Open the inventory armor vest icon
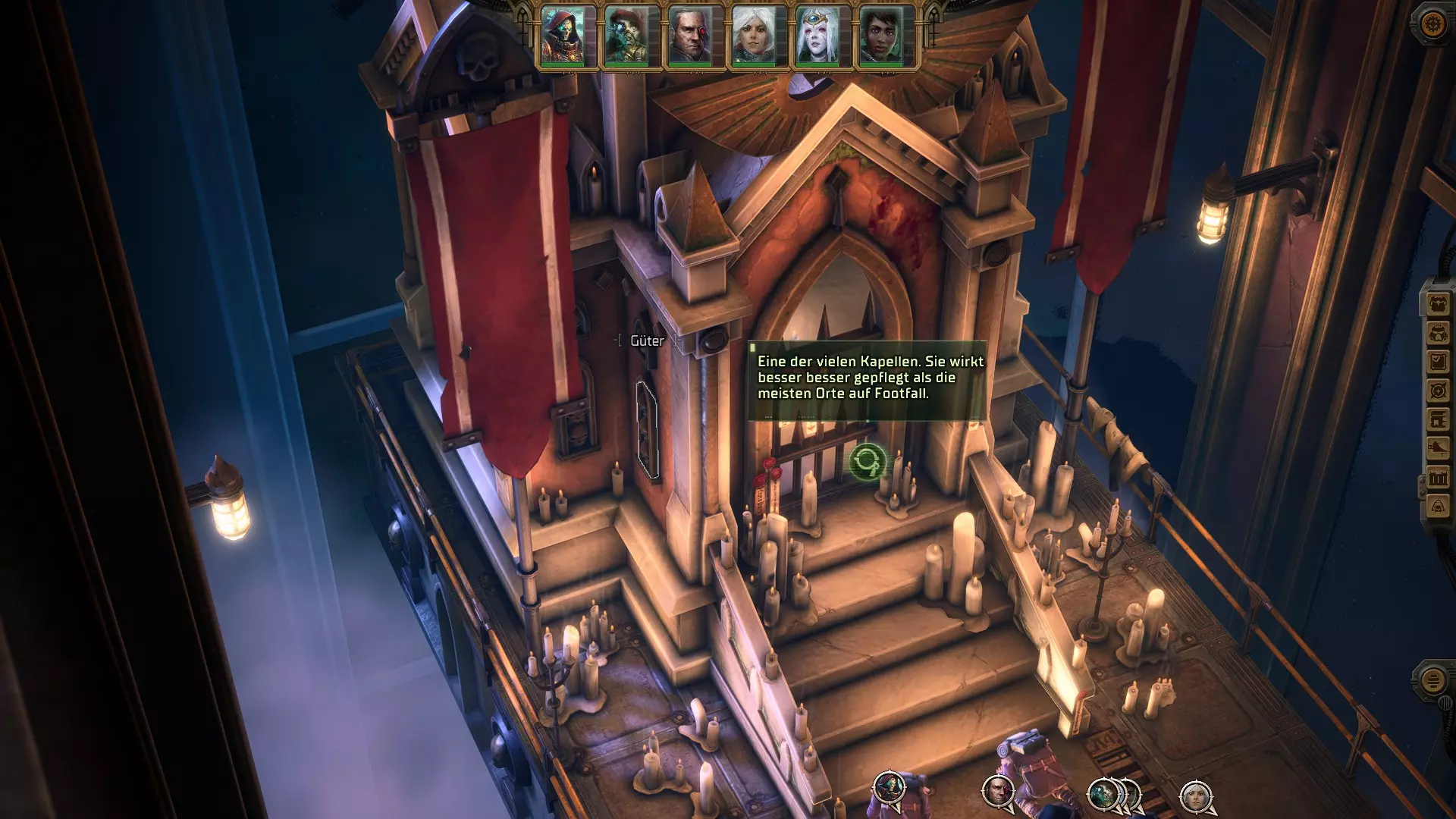This screenshot has height=819, width=1456. [x=1439, y=305]
